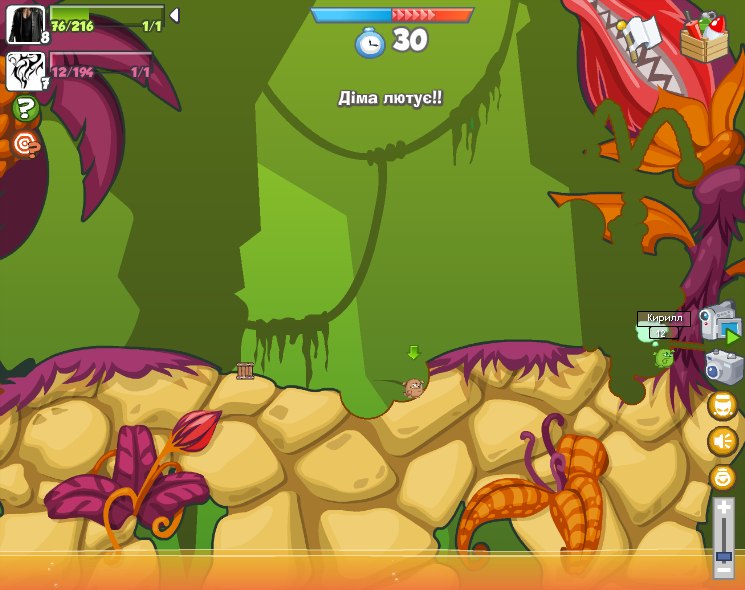Select the tribal tattoo player avatar

pos(26,71)
